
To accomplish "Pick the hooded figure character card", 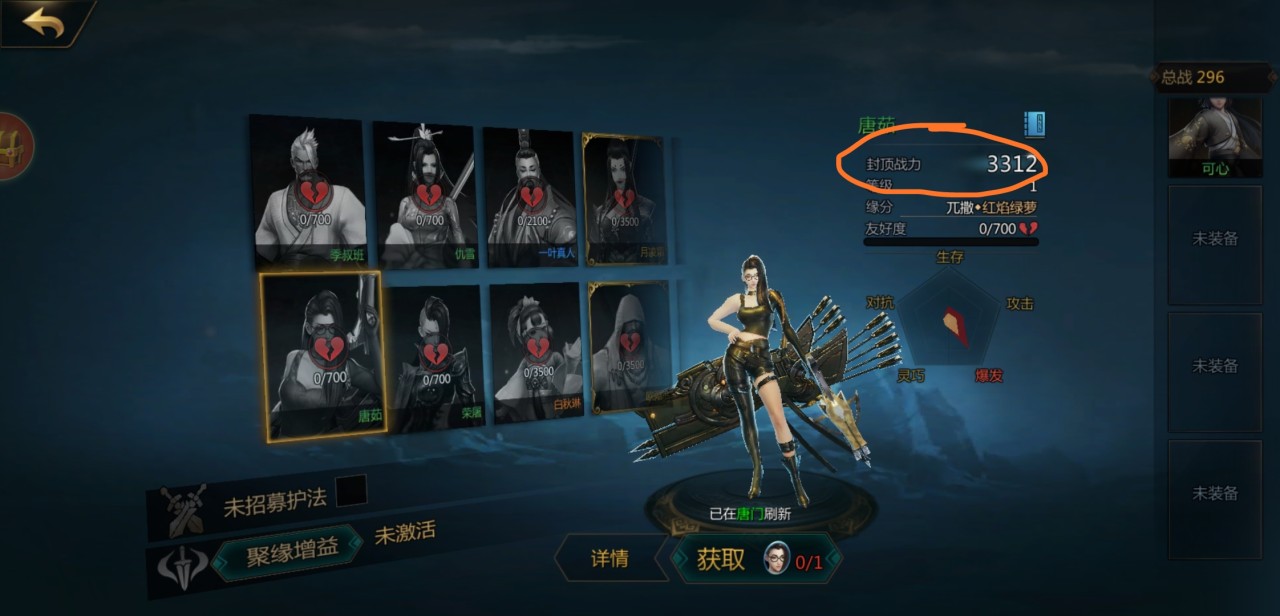I will click(629, 346).
